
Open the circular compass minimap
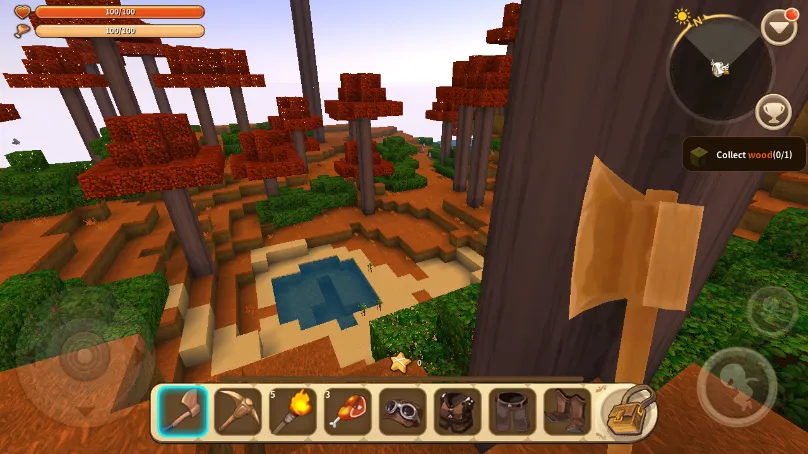[719, 68]
